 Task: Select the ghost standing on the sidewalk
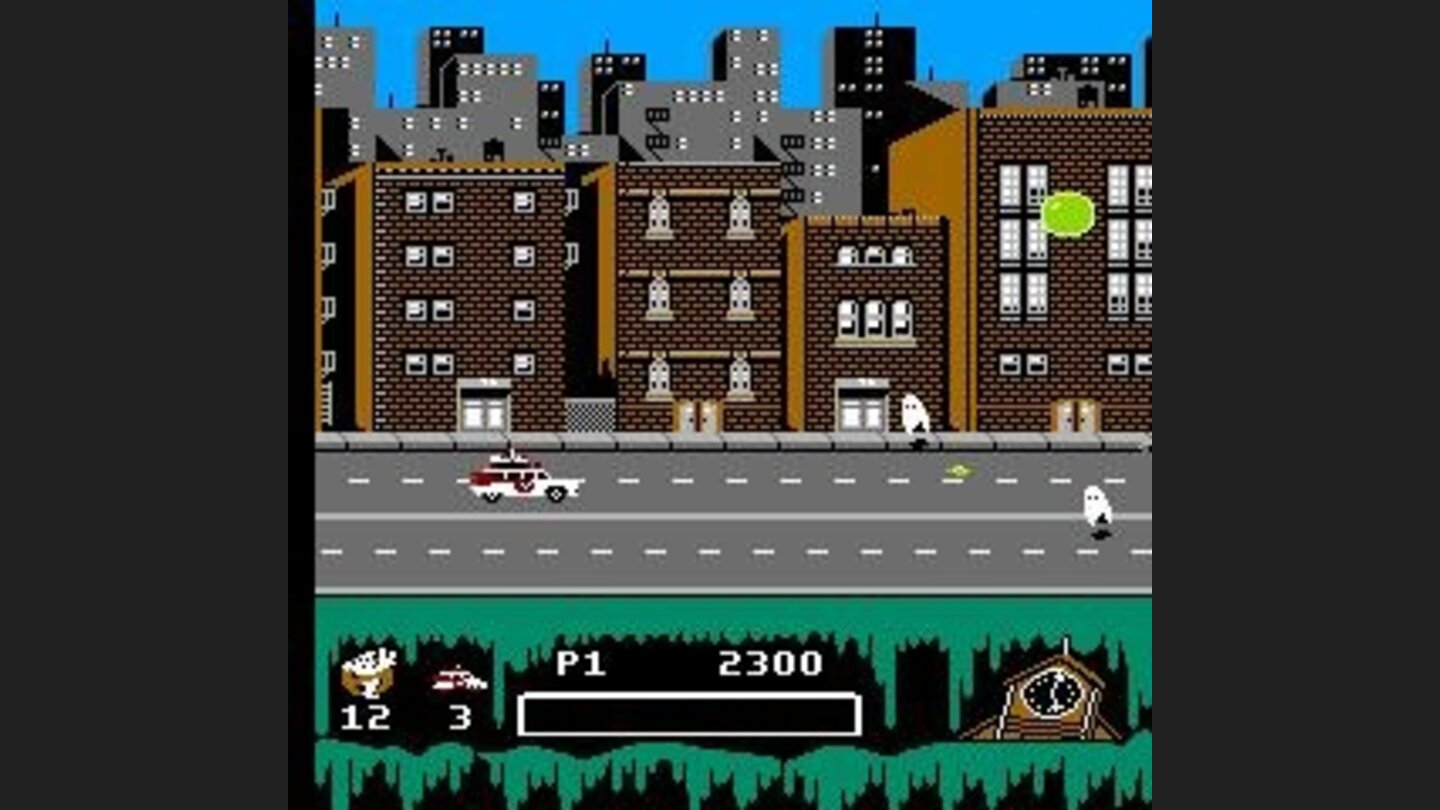coord(913,415)
